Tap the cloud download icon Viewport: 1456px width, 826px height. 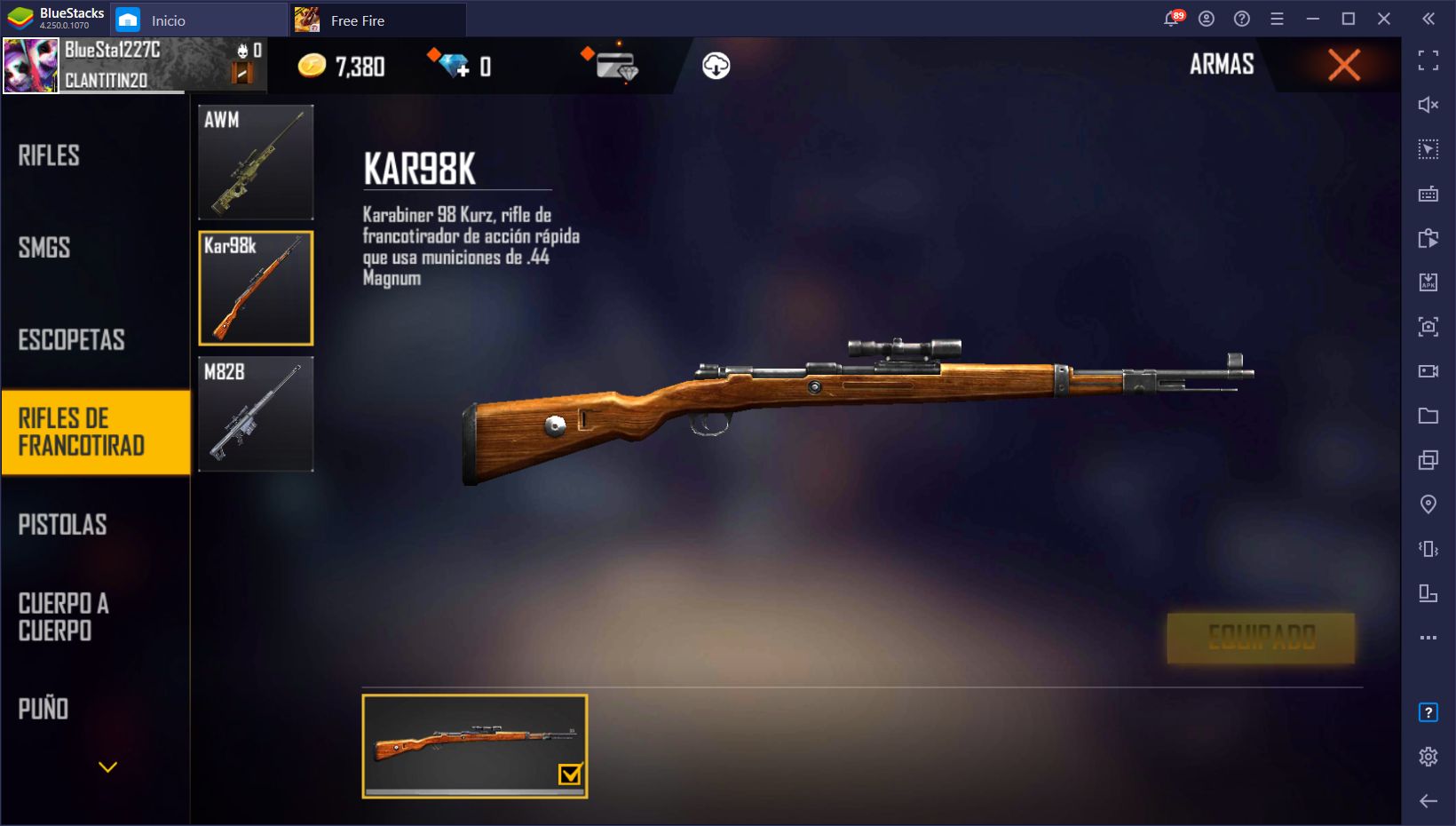[716, 66]
